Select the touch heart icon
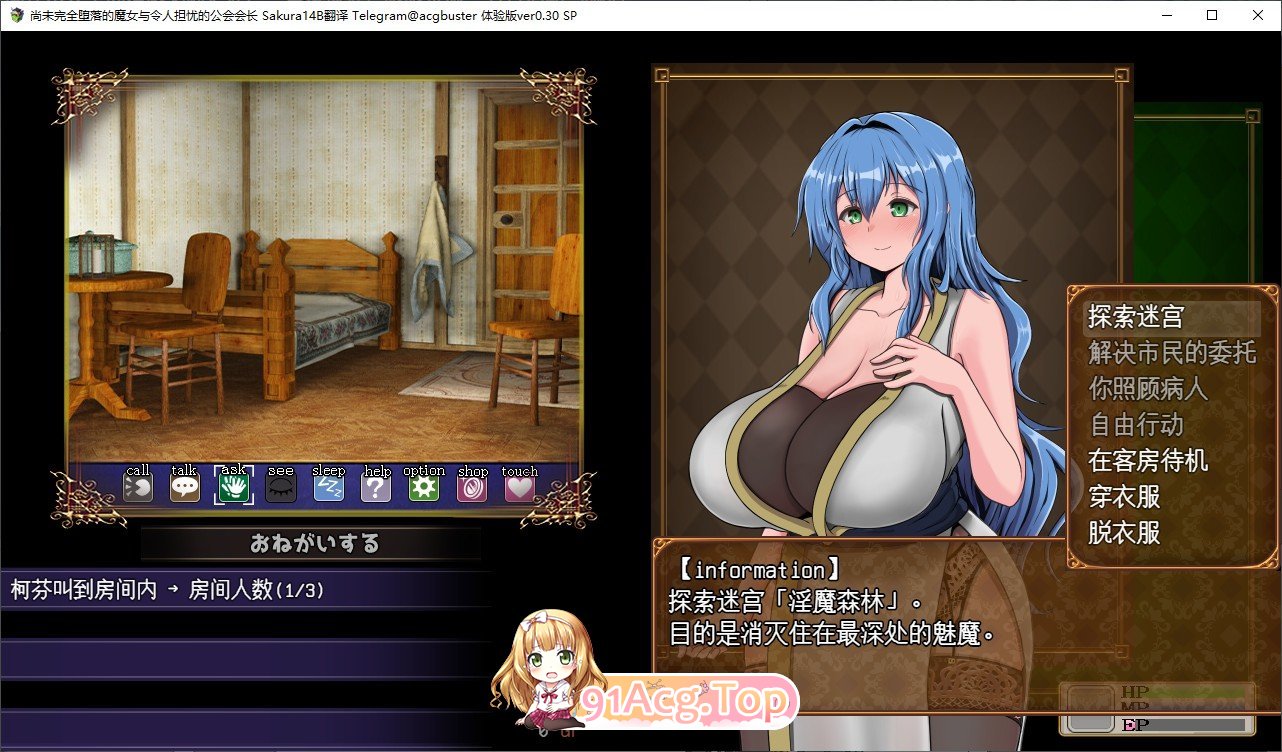 [x=519, y=486]
